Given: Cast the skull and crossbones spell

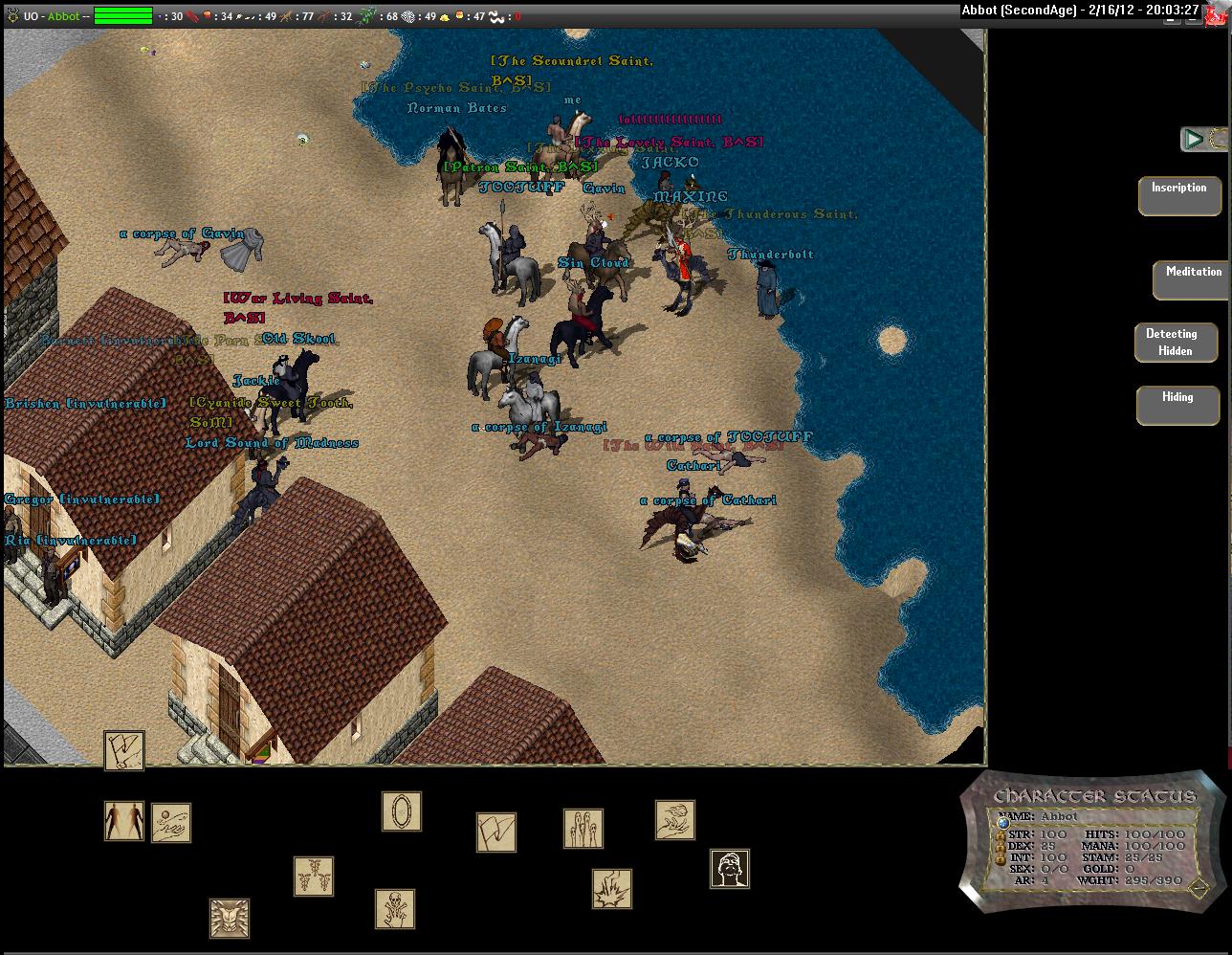Looking at the screenshot, I should coord(395,908).
